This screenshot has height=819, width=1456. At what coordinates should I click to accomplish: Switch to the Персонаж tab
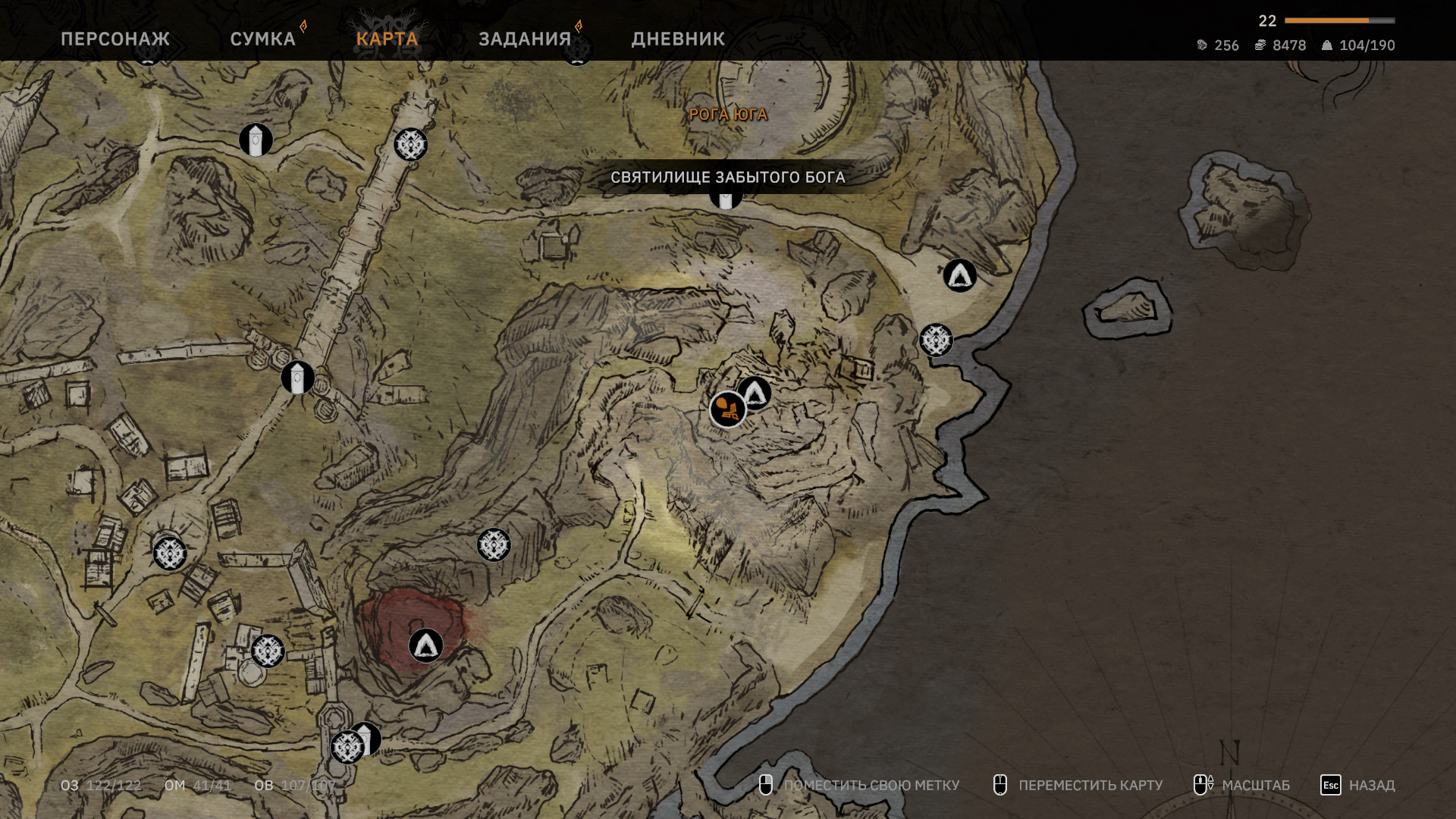[115, 39]
